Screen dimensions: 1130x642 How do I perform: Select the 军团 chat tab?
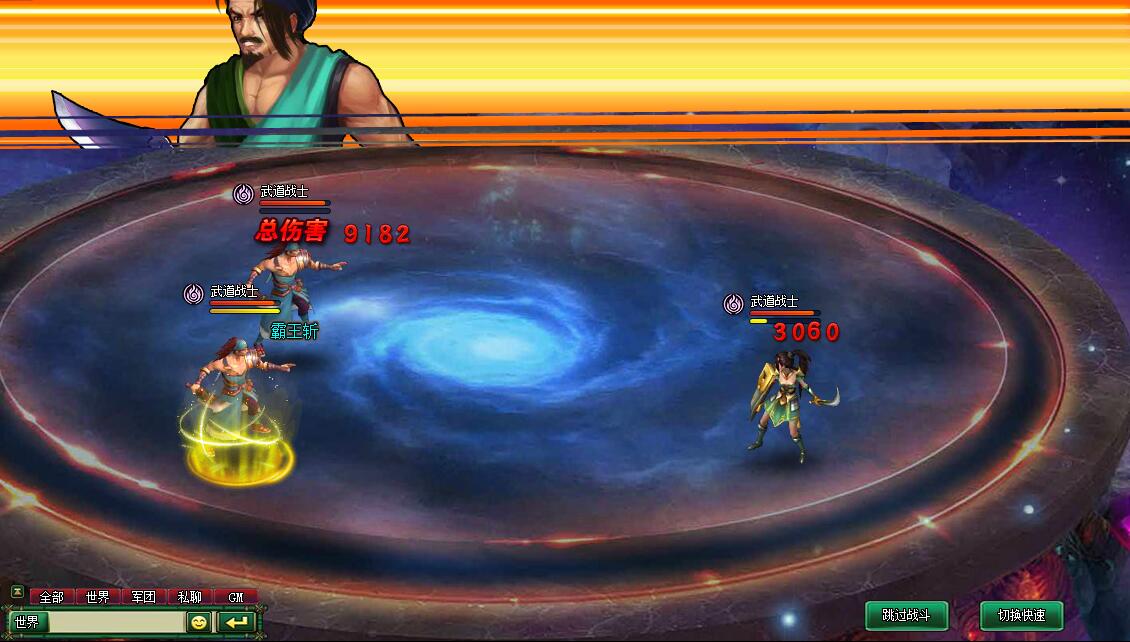point(143,597)
